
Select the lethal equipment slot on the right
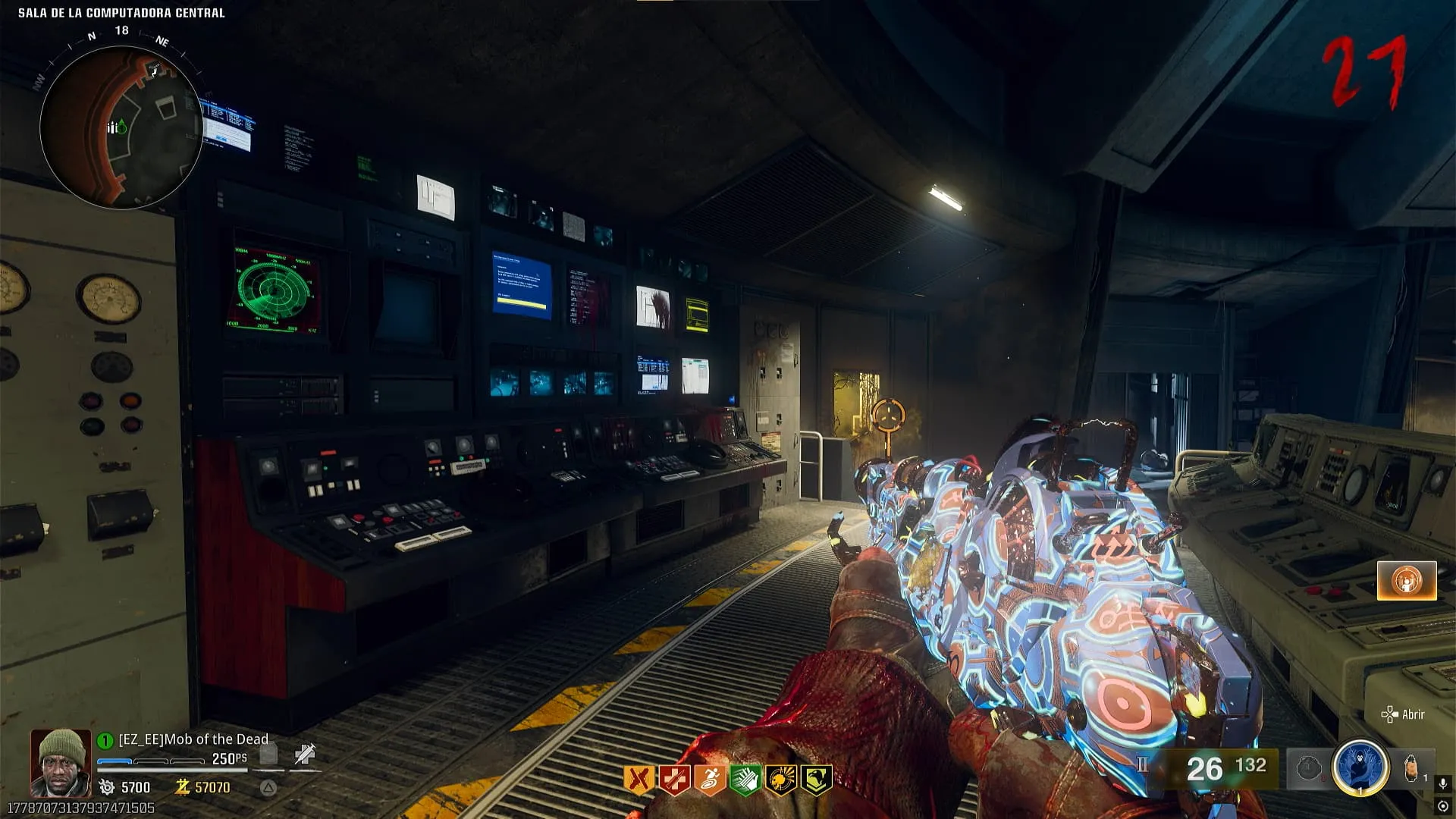(x=1411, y=769)
